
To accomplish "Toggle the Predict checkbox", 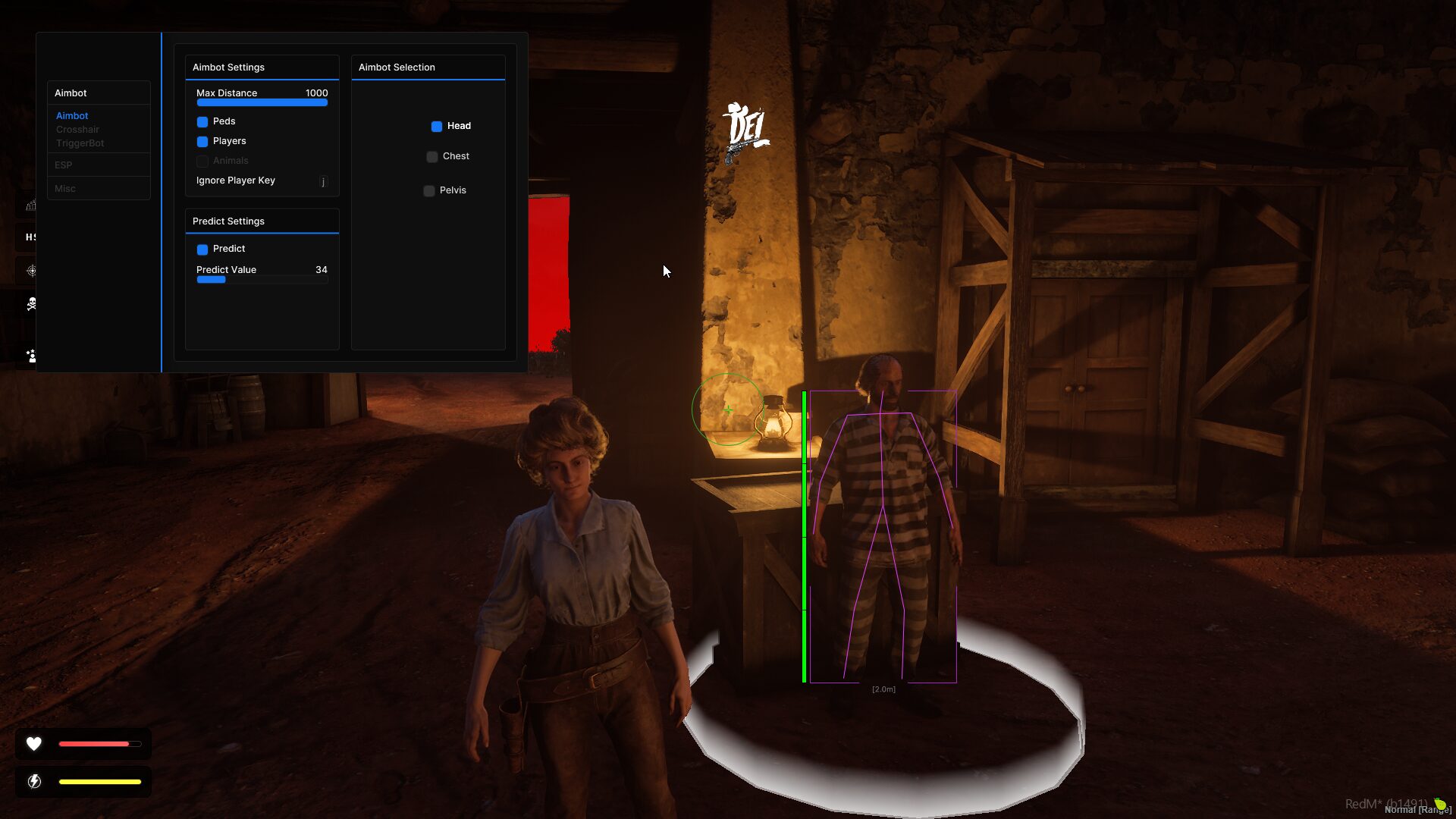I will [202, 249].
